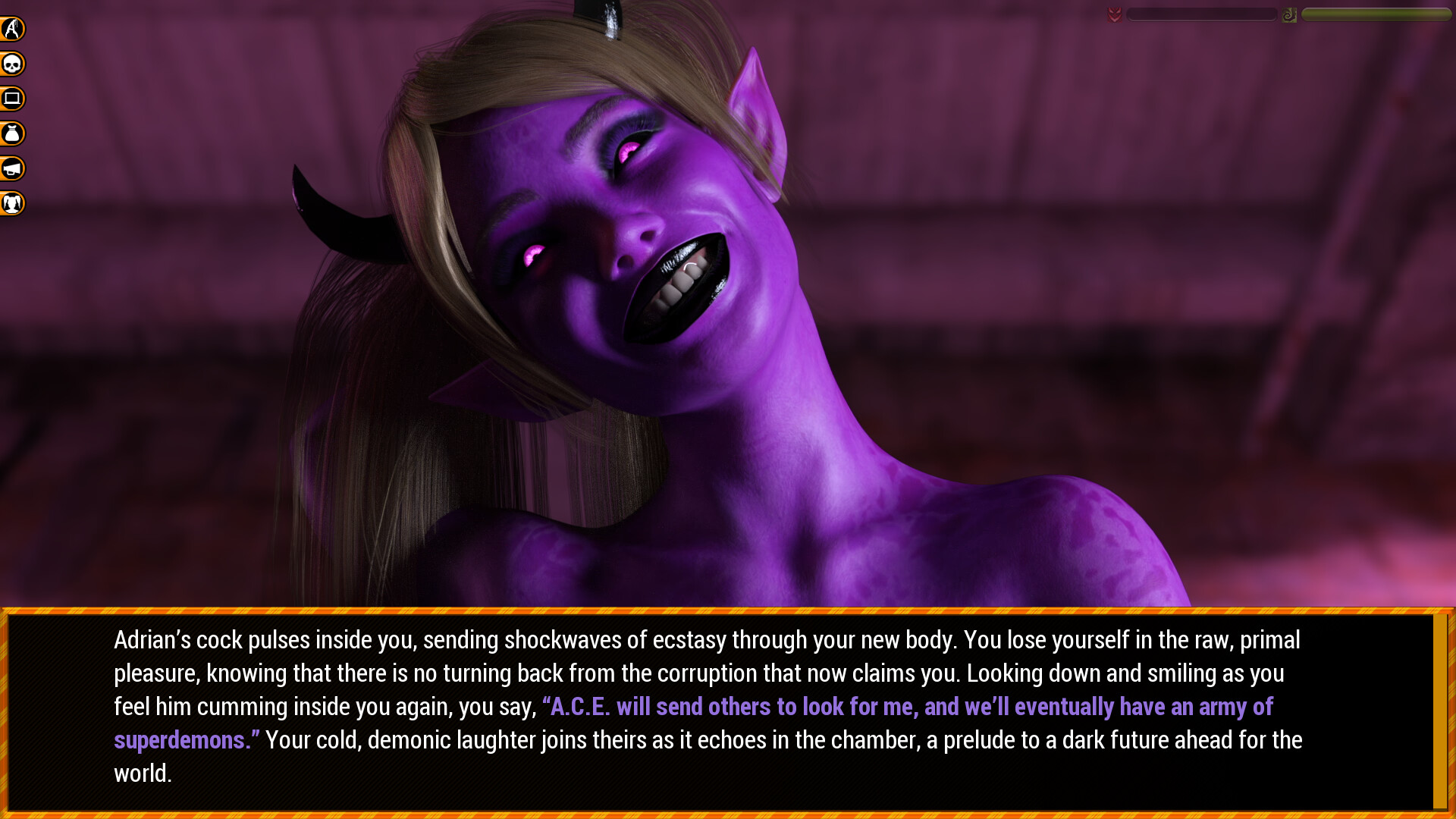Click the red demon face status icon
Screen dimensions: 1456x819
(x=1113, y=13)
